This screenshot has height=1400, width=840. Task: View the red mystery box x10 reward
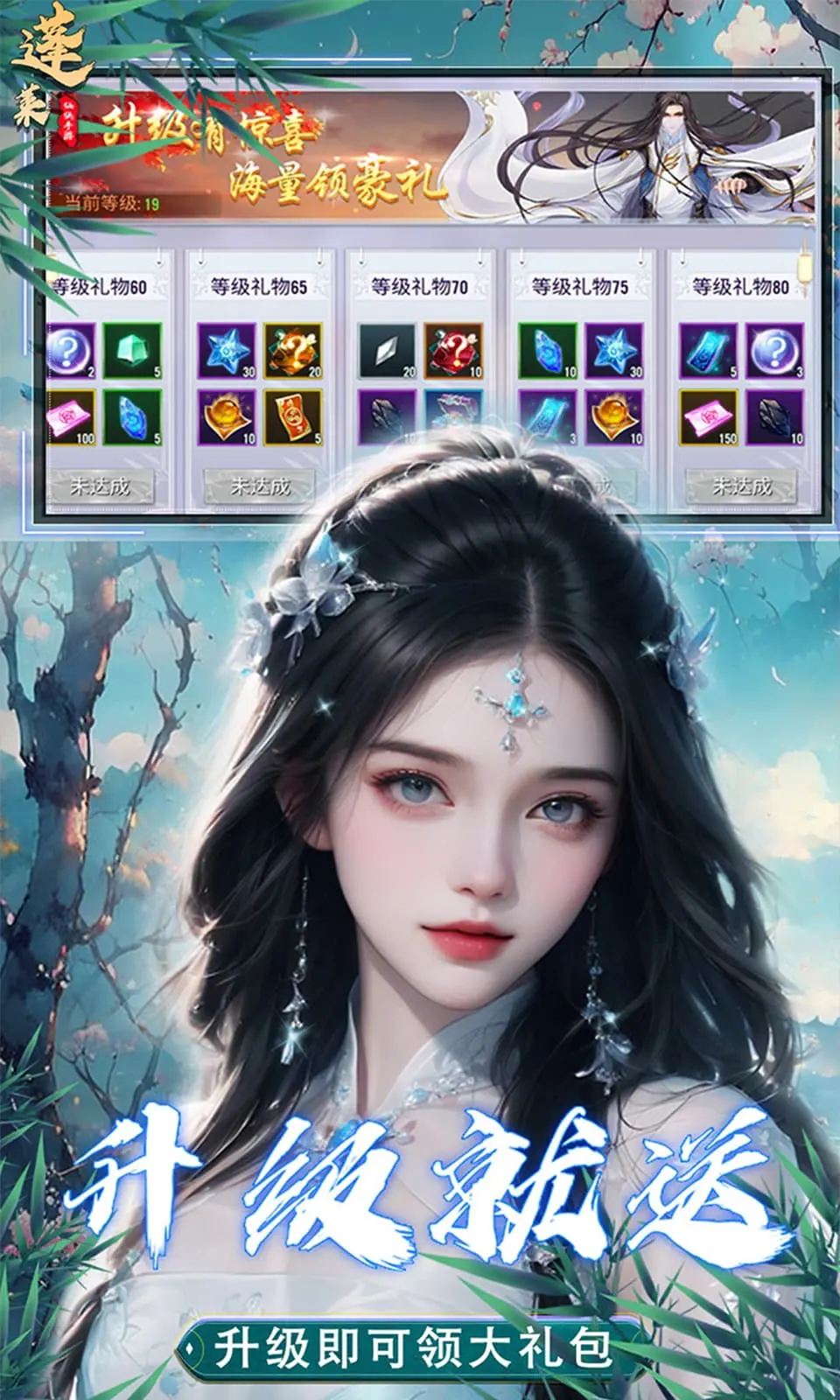coord(453,350)
